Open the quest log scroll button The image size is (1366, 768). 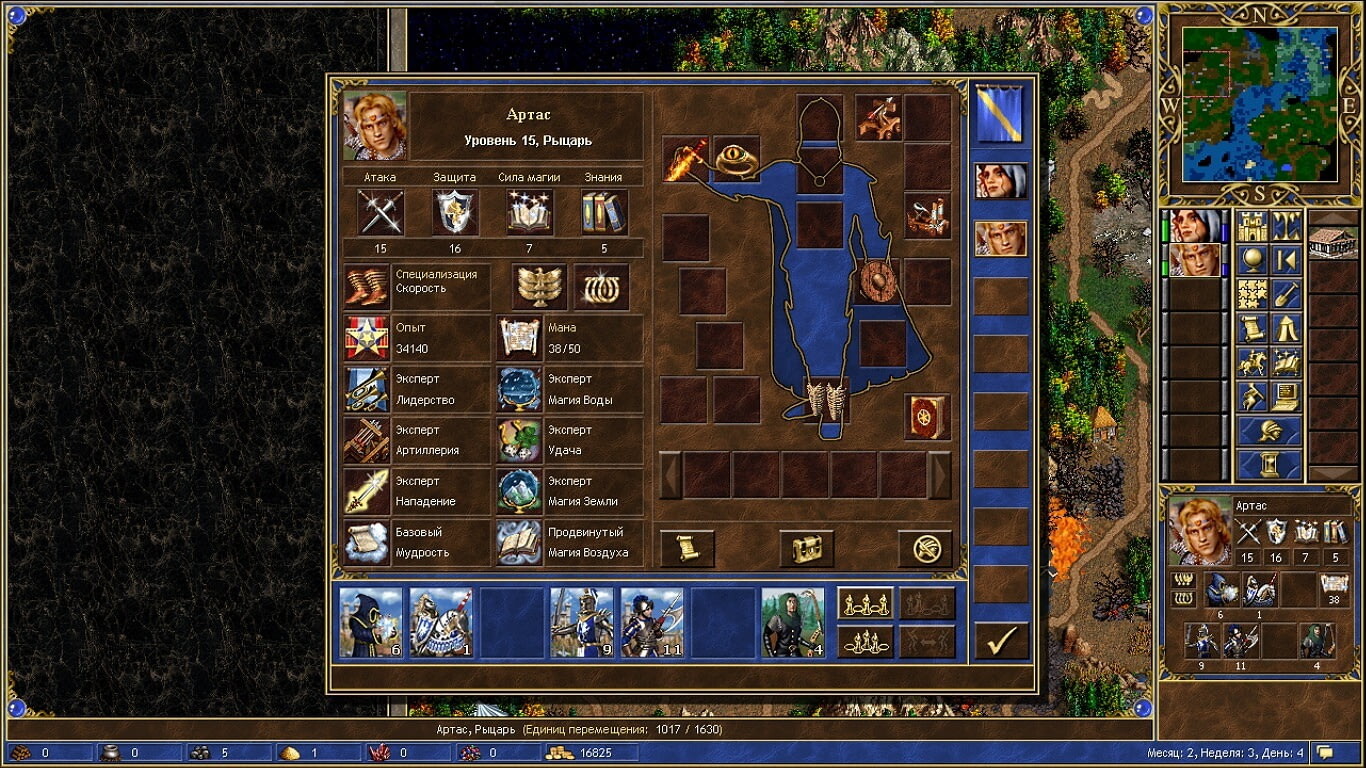(x=687, y=548)
